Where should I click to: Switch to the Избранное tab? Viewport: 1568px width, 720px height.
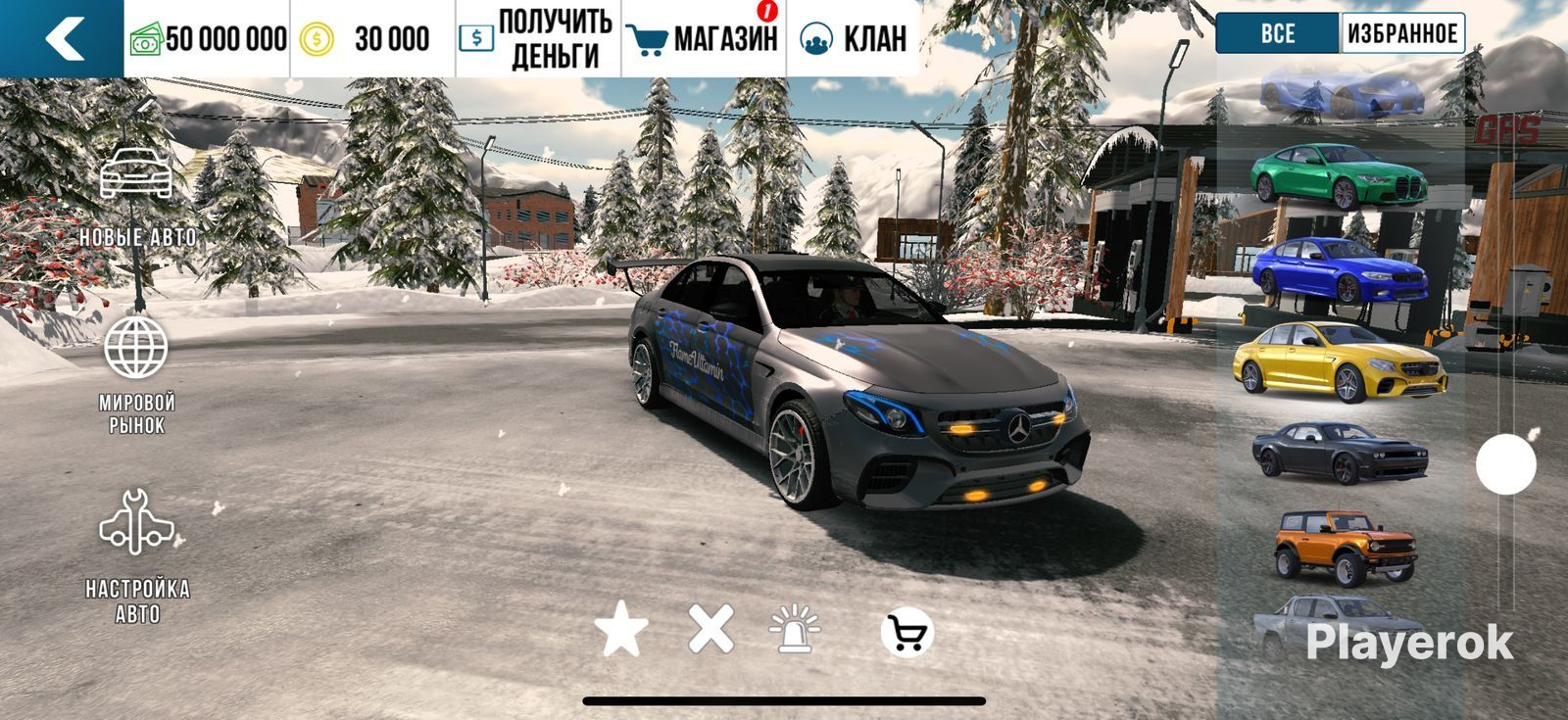[x=1401, y=33]
